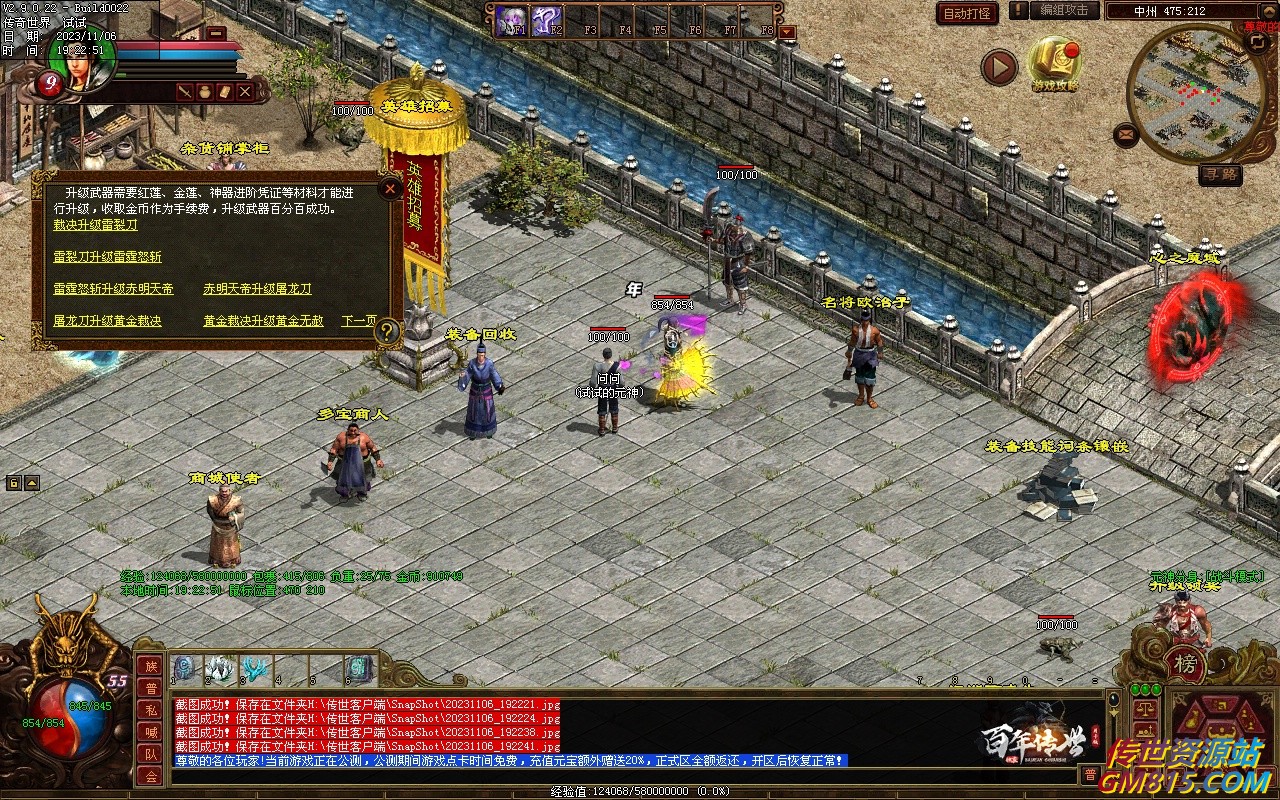Screen dimensions: 1280x800
Task: Pick 赤明天帝升级屠龙刀 upgrade link
Action: 257,289
